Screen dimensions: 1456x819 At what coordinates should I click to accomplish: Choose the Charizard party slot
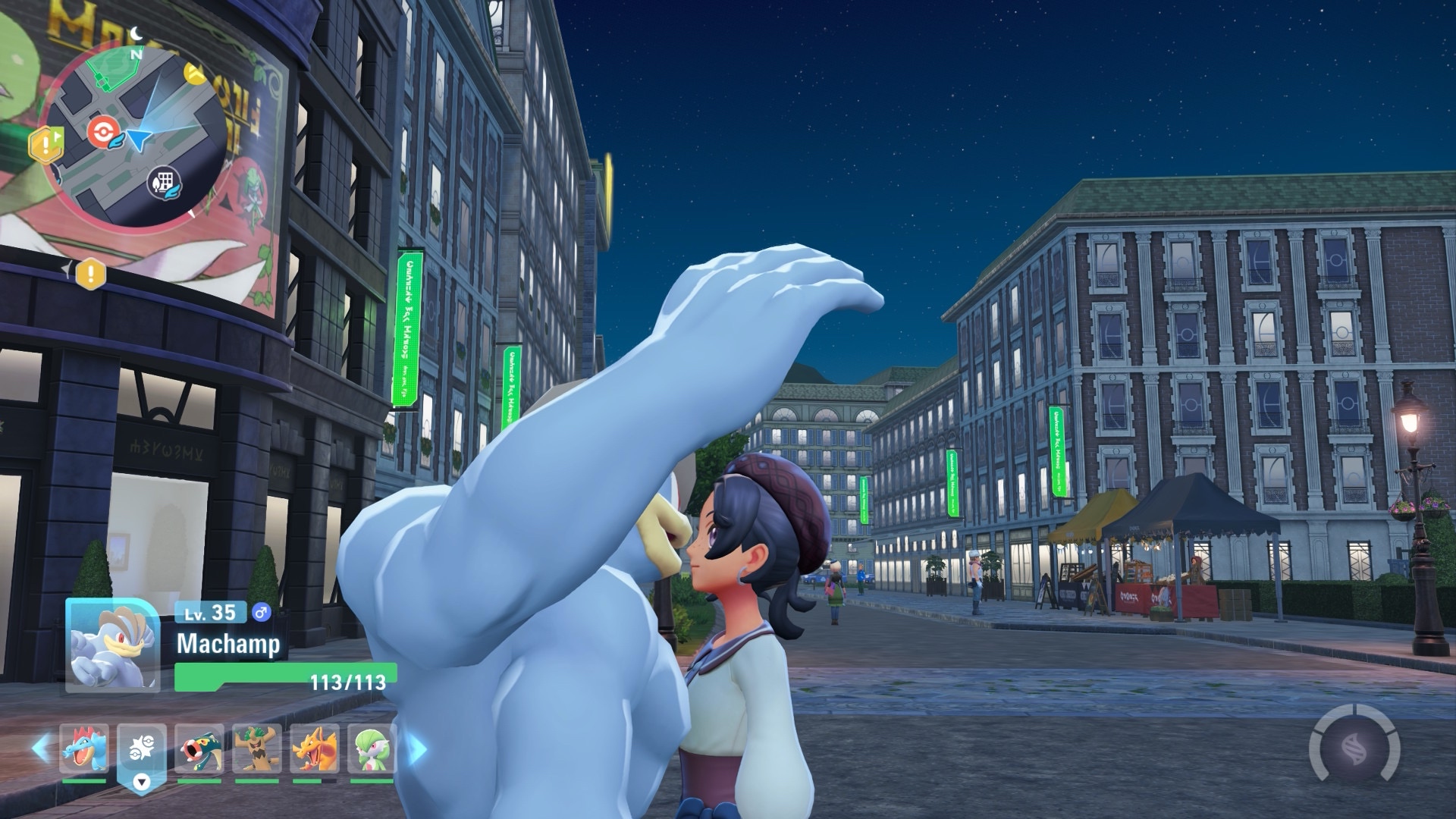pyautogui.click(x=314, y=748)
